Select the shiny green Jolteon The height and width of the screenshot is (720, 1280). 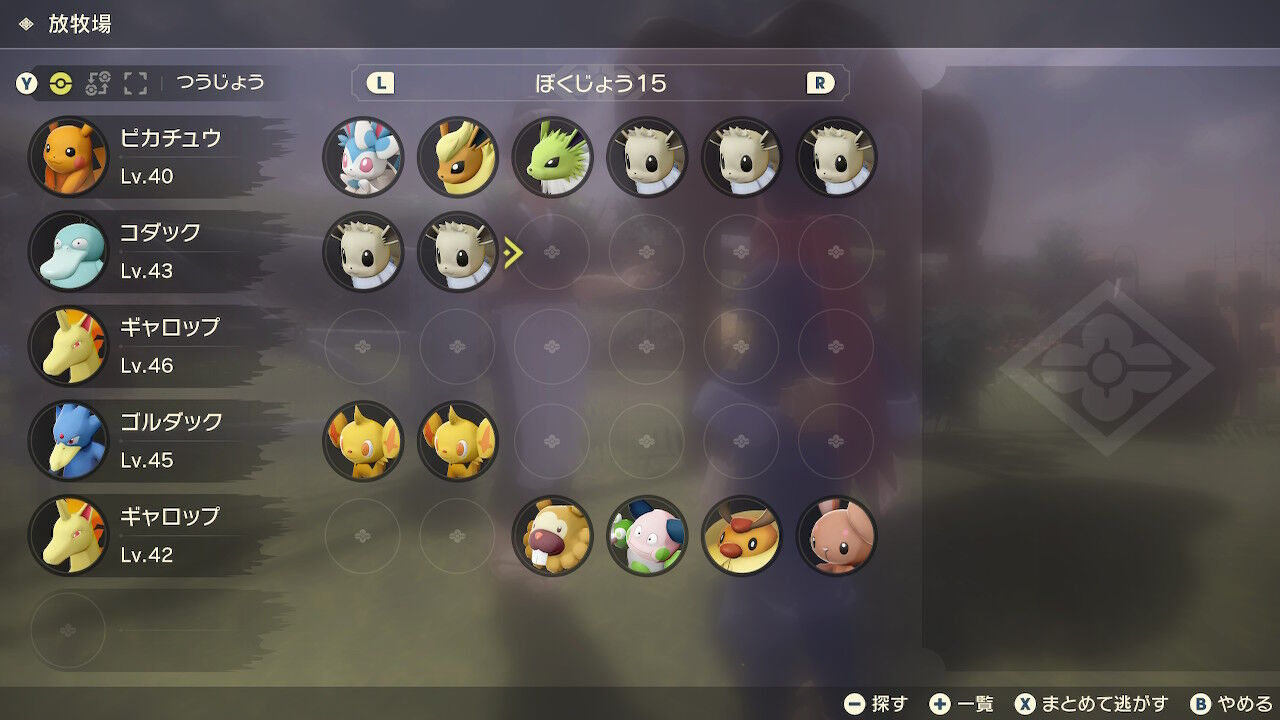coord(552,157)
